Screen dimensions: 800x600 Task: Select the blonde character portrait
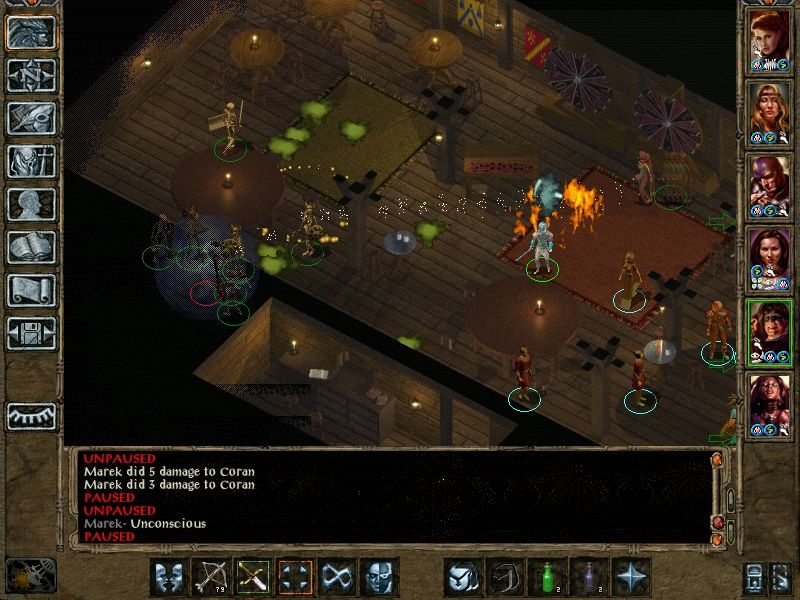point(770,113)
